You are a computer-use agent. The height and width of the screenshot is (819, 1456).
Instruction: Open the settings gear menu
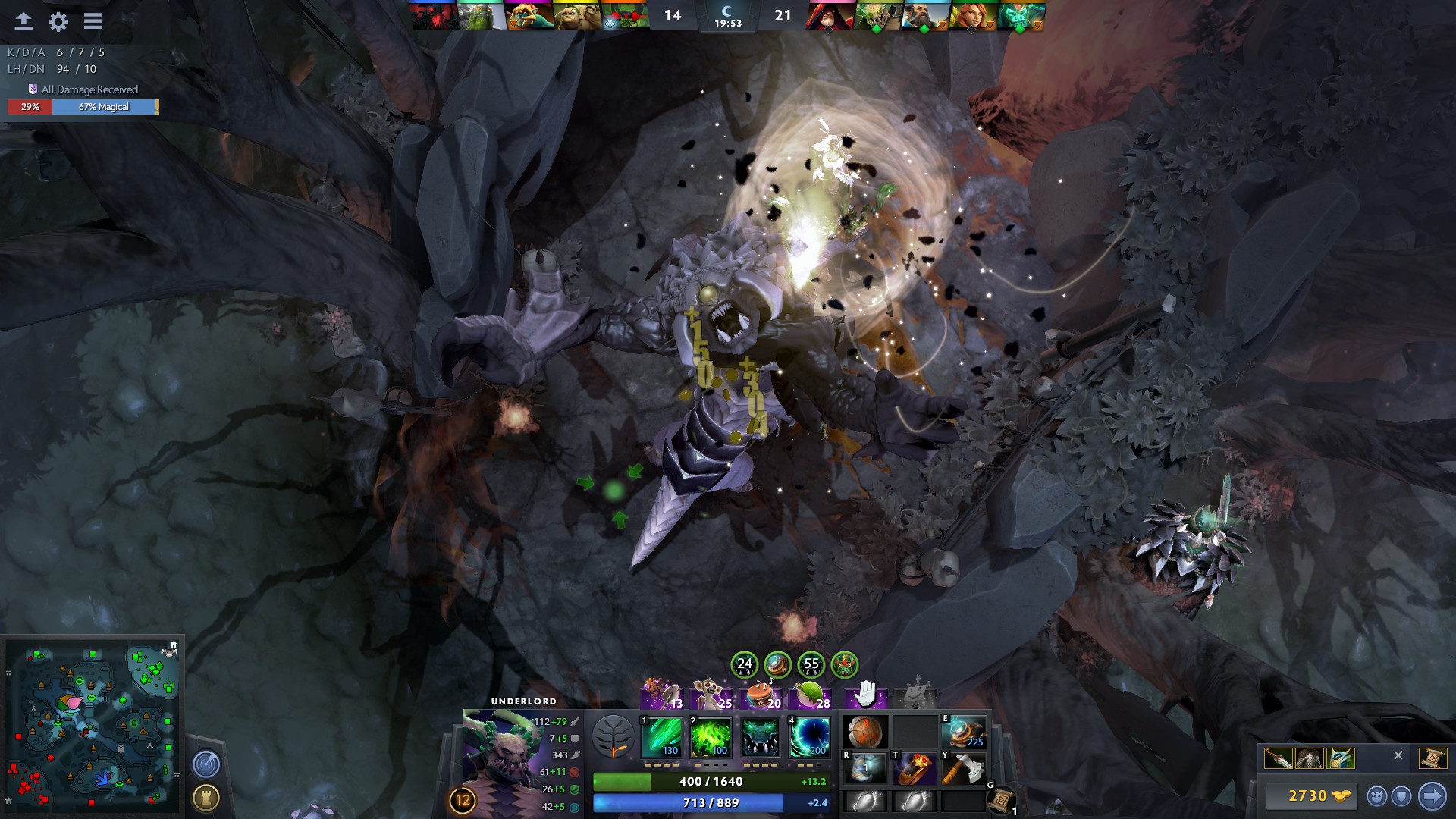coord(58,22)
